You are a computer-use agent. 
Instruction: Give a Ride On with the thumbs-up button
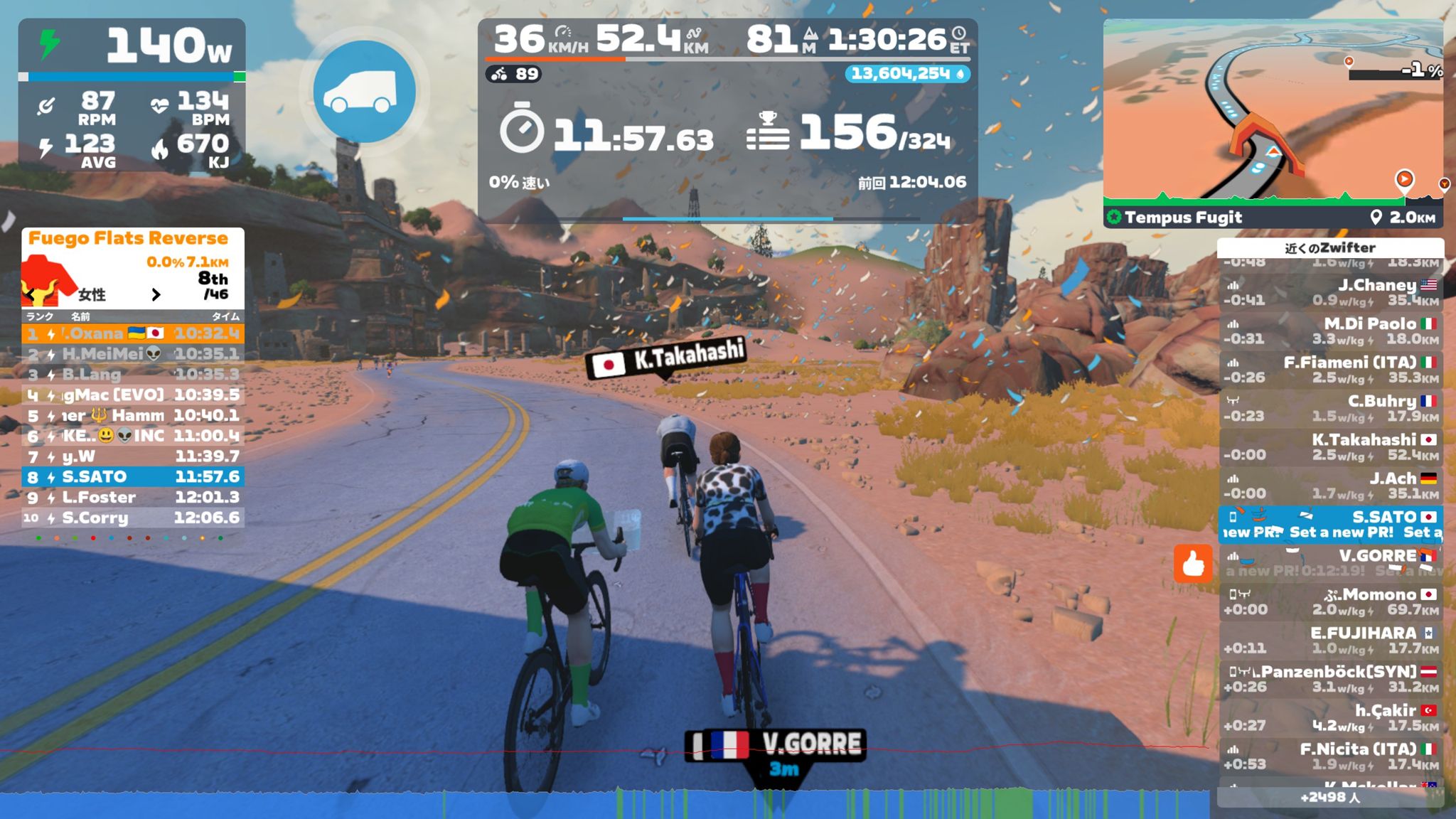pyautogui.click(x=1192, y=564)
